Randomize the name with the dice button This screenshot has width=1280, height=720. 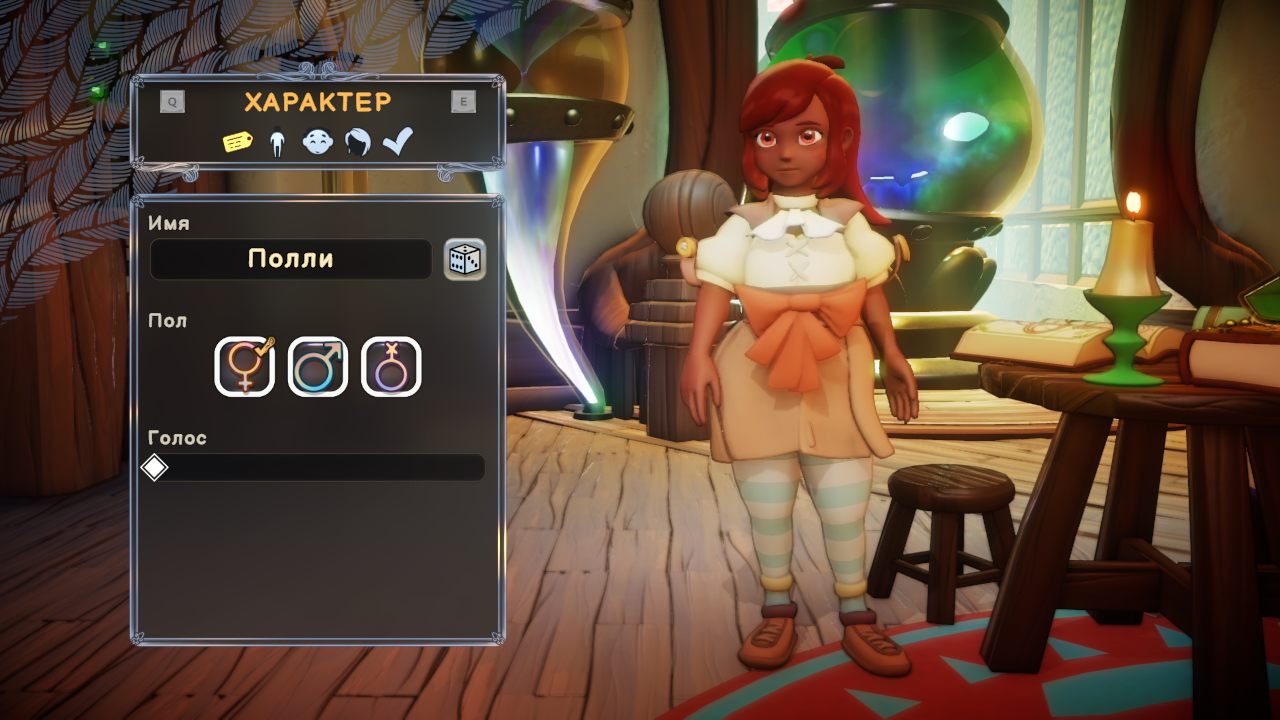click(x=465, y=260)
